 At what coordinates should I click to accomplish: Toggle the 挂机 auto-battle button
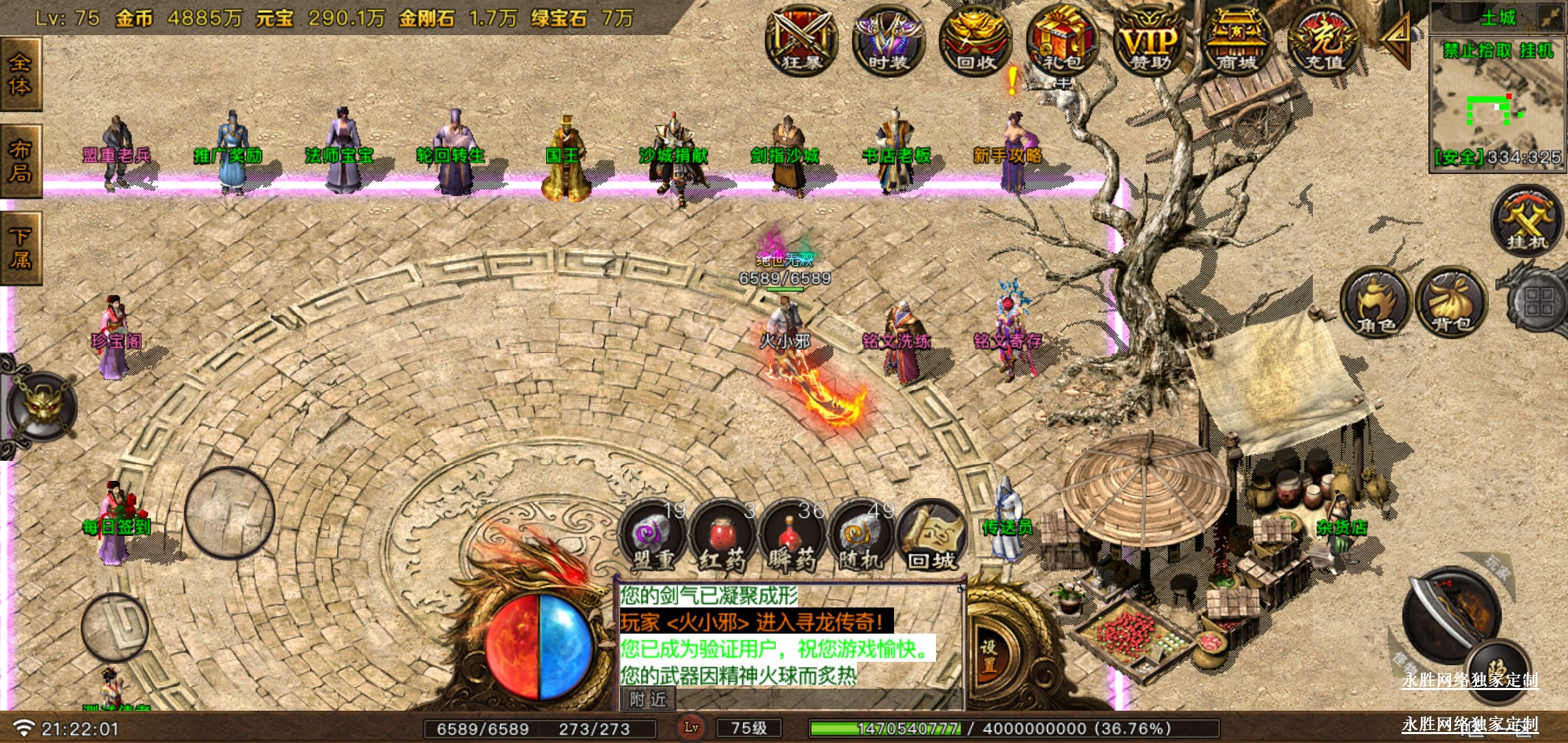(x=1527, y=222)
